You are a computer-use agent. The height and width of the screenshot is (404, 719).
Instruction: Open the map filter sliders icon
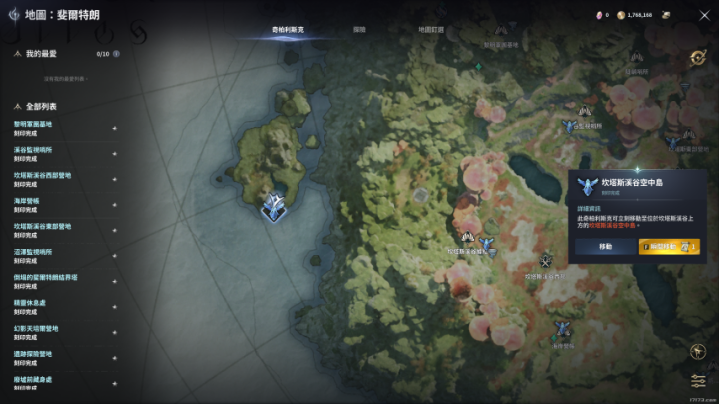click(x=698, y=381)
